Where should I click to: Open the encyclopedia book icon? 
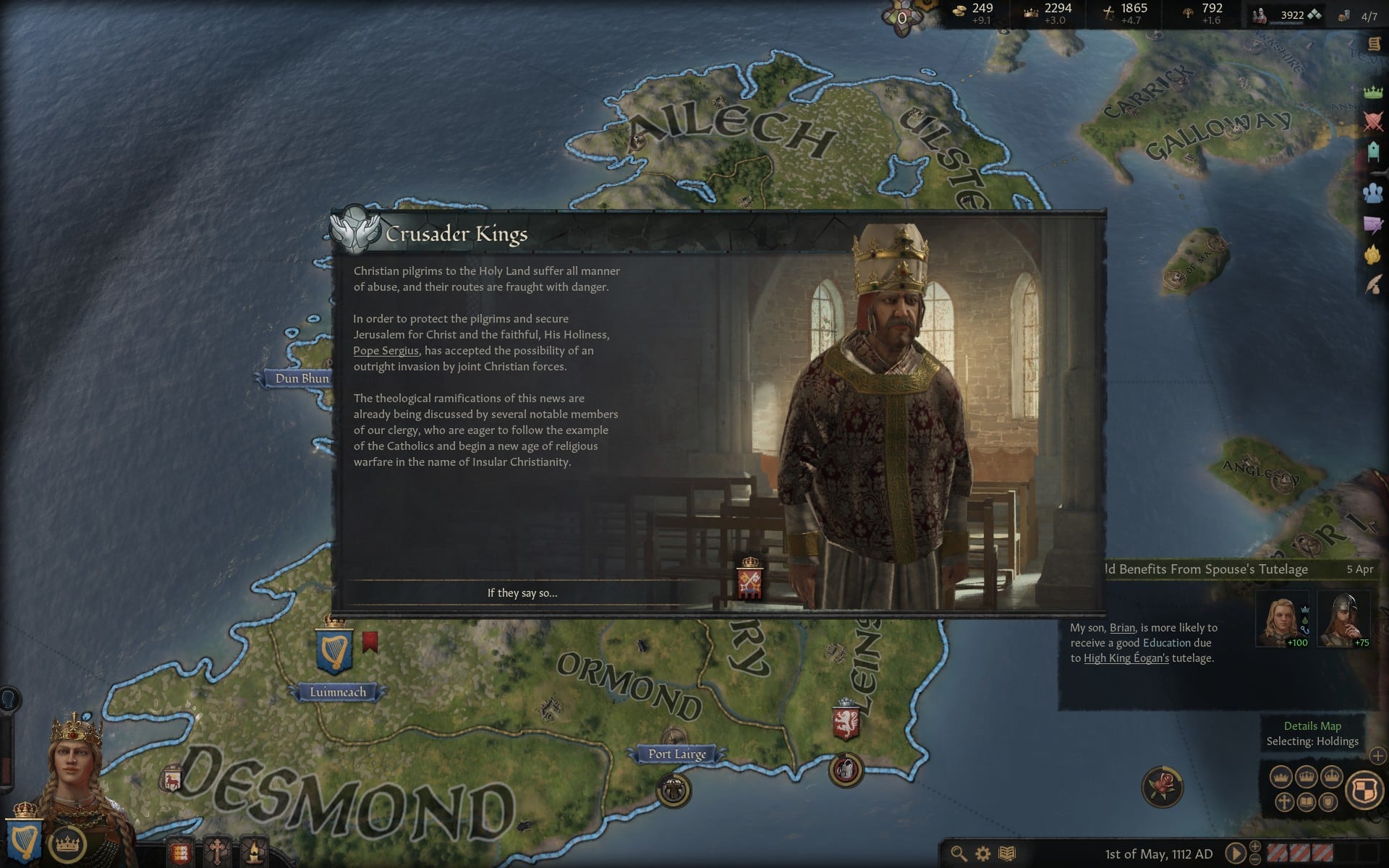(1007, 854)
